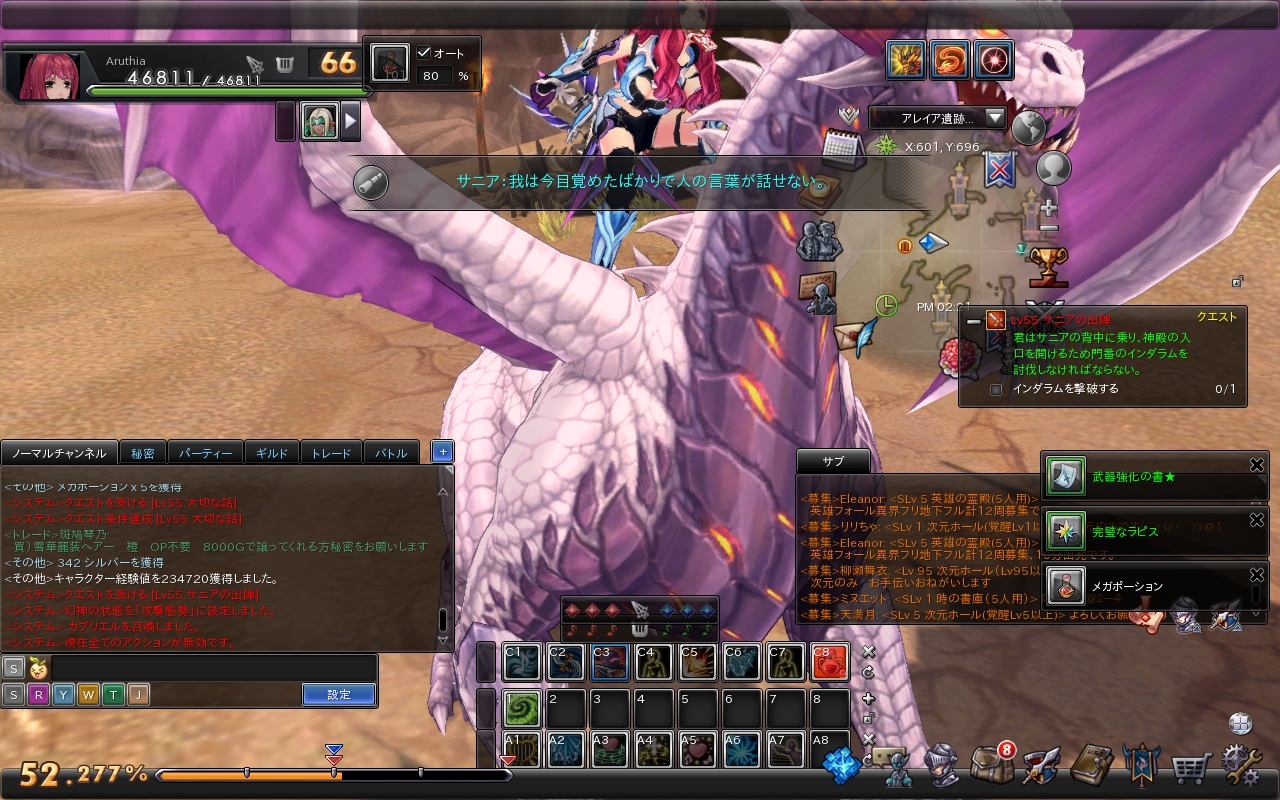This screenshot has height=800, width=1280.
Task: Activate the green spiral skill in slot 1
Action: pyautogui.click(x=521, y=709)
